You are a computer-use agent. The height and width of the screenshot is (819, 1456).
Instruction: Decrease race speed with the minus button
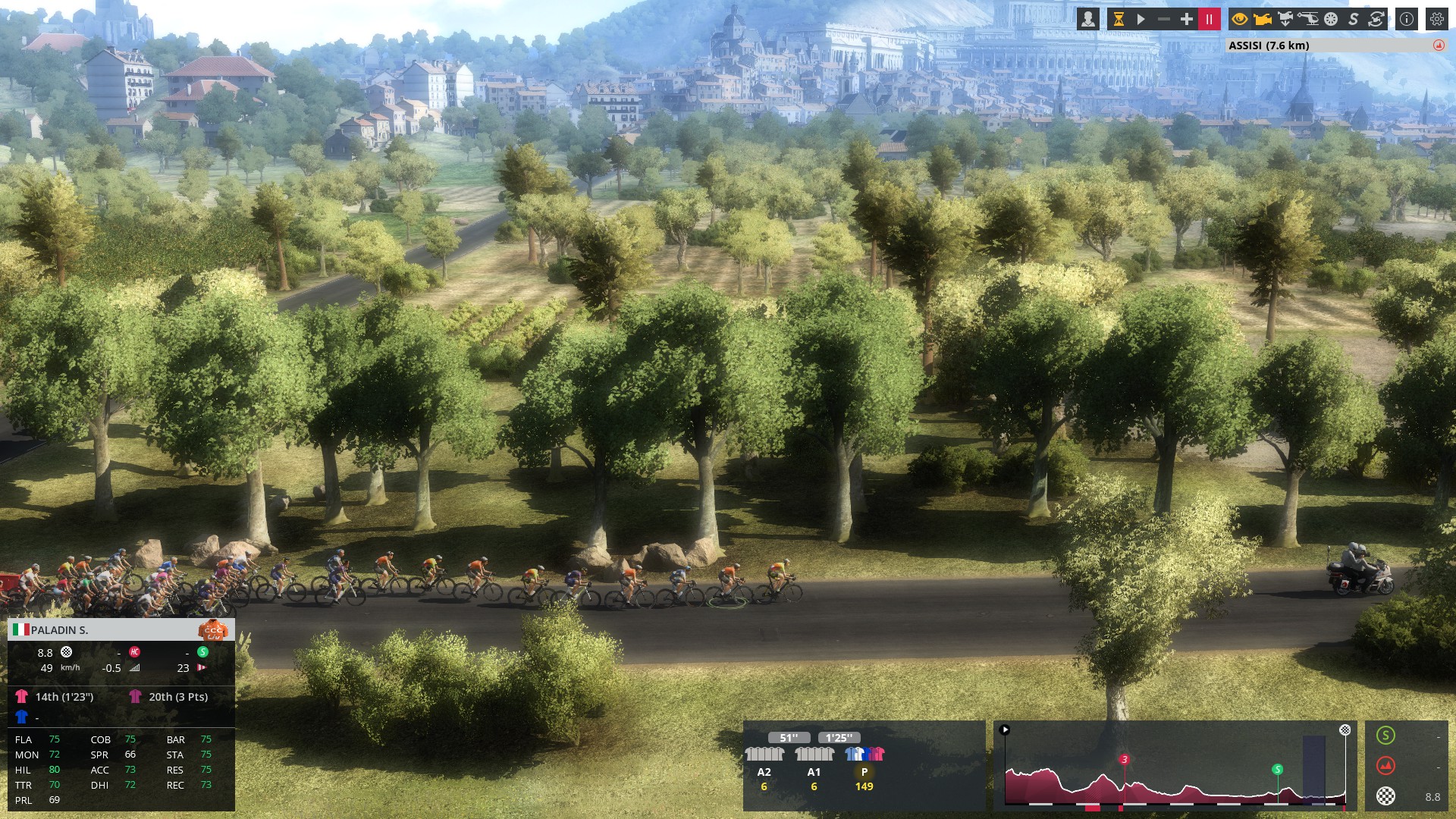(x=1163, y=20)
